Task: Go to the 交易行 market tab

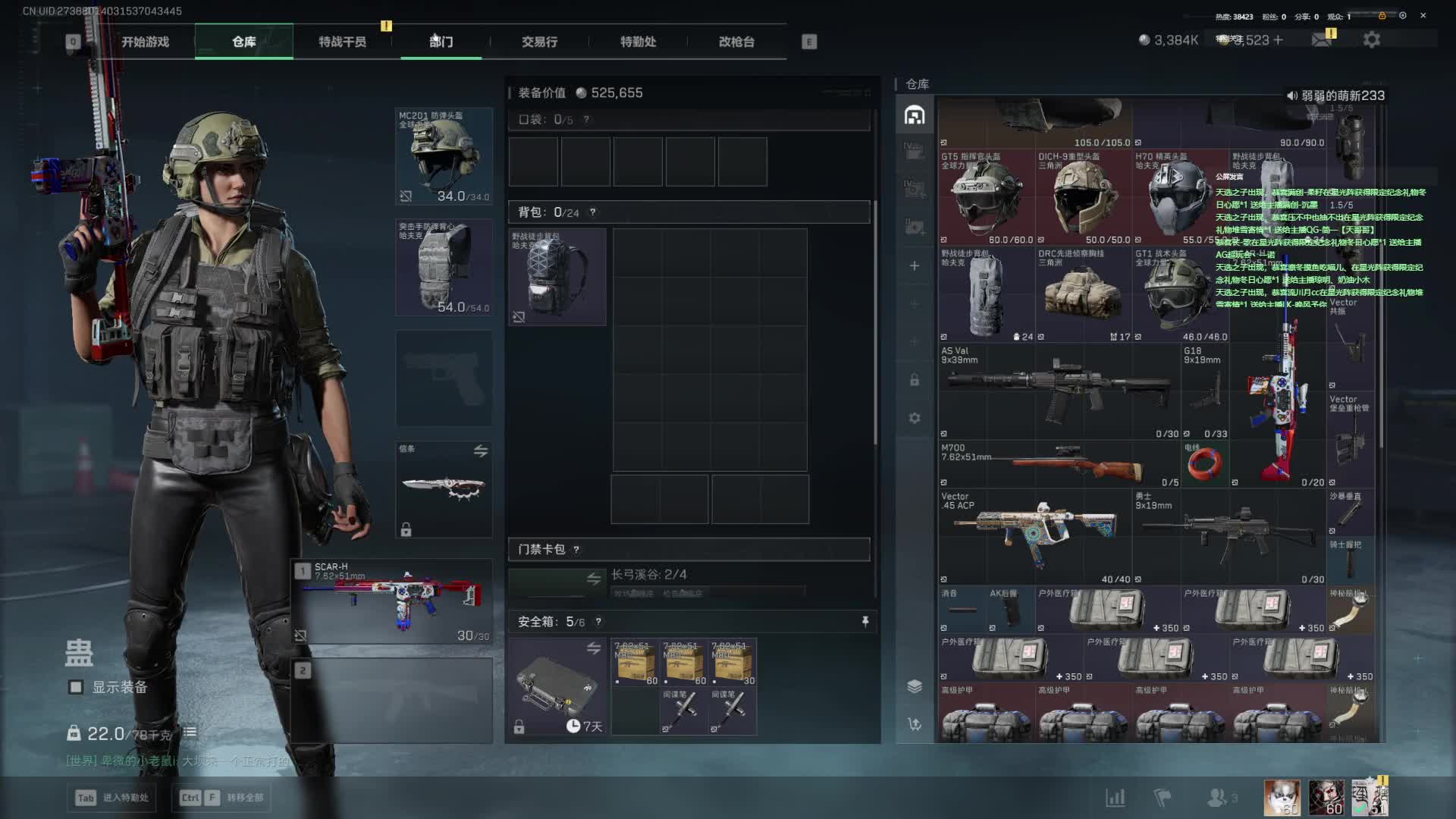Action: pos(539,42)
